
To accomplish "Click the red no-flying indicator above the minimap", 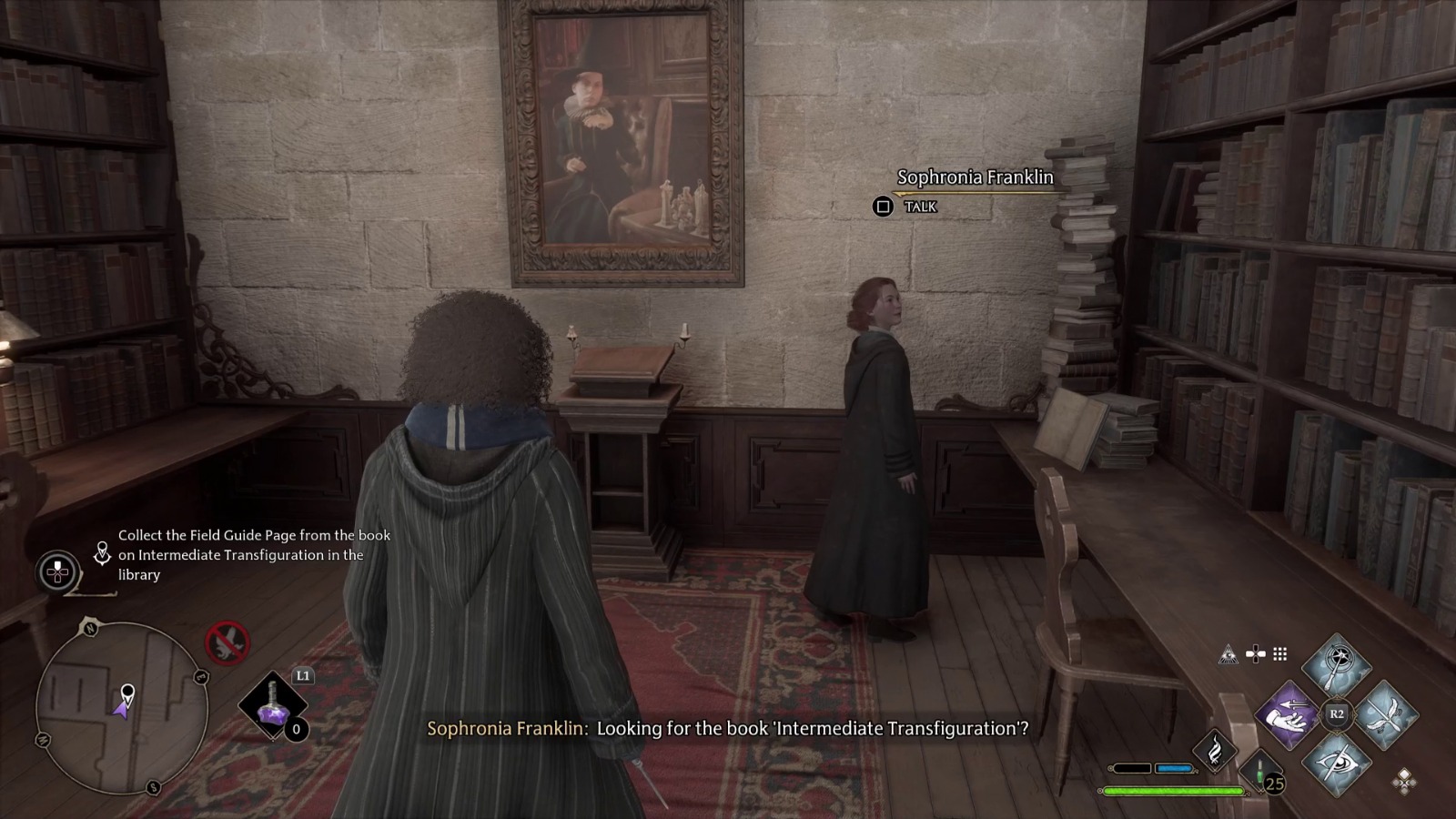I will click(x=227, y=642).
